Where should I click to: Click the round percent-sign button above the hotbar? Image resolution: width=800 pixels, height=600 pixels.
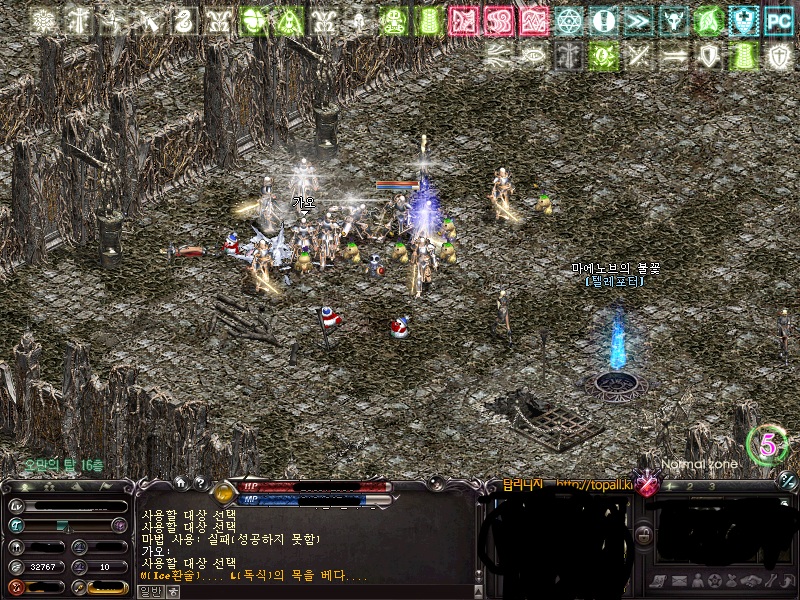coord(787,480)
